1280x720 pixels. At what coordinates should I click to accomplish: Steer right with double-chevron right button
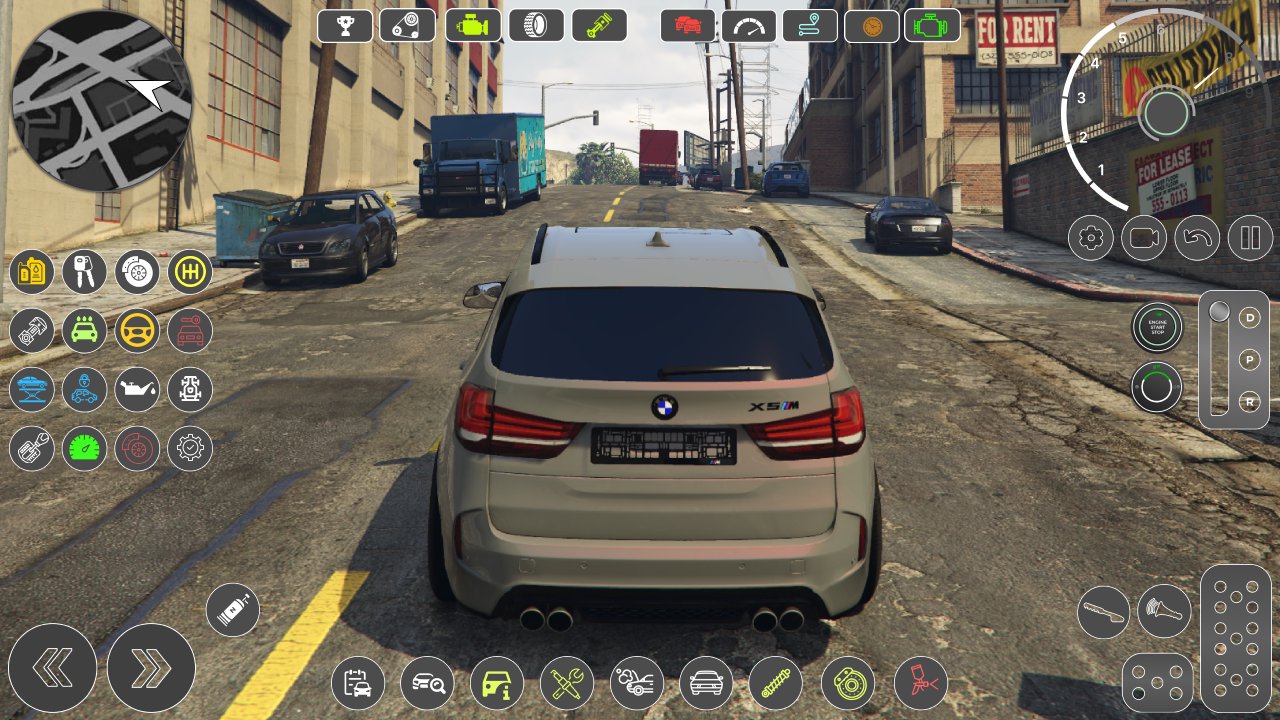click(x=151, y=668)
